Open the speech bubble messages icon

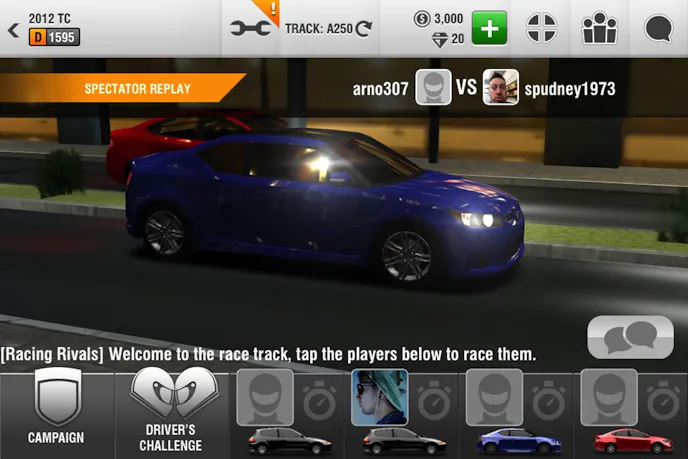[657, 28]
